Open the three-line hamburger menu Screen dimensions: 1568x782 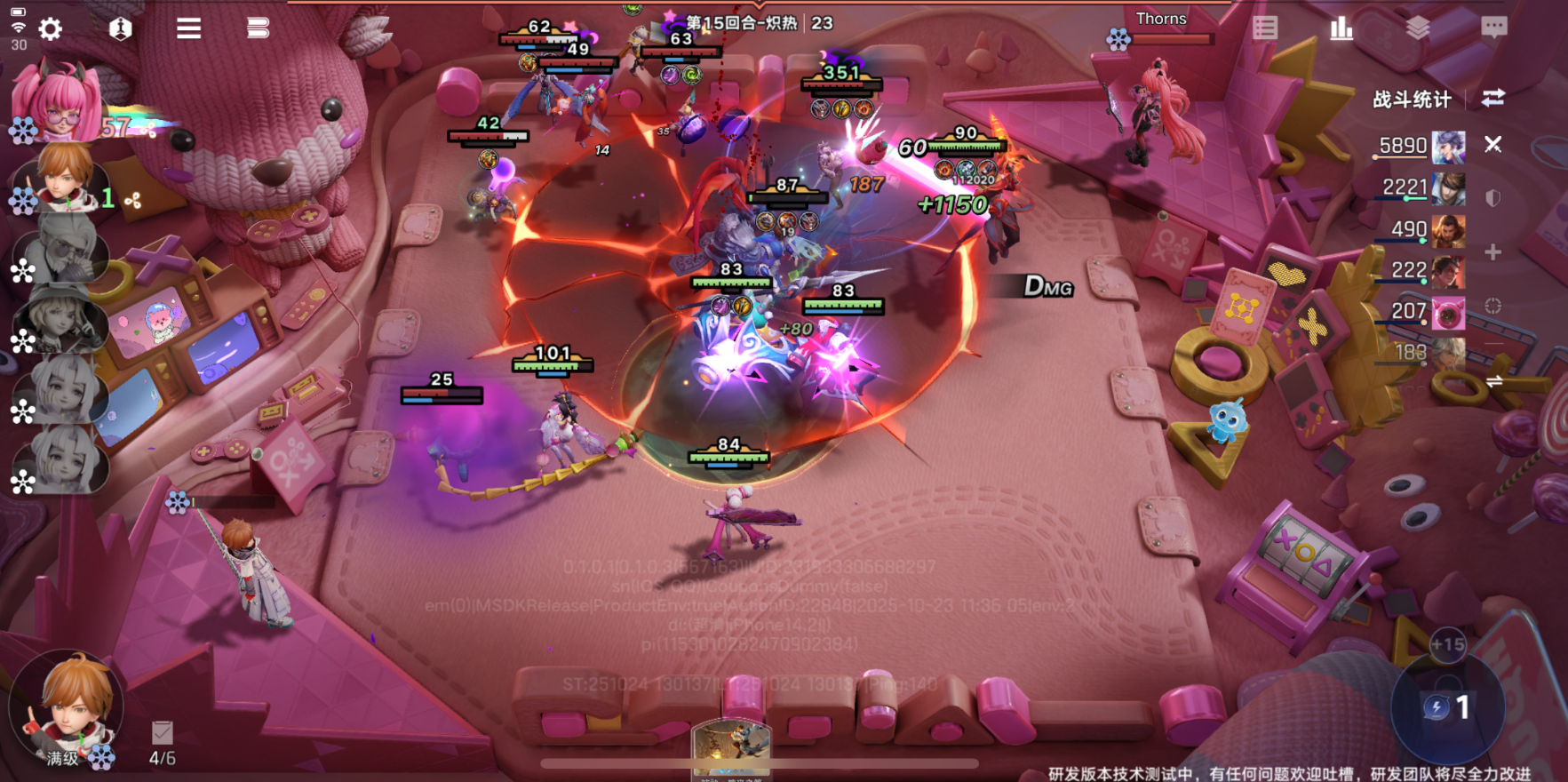(188, 29)
